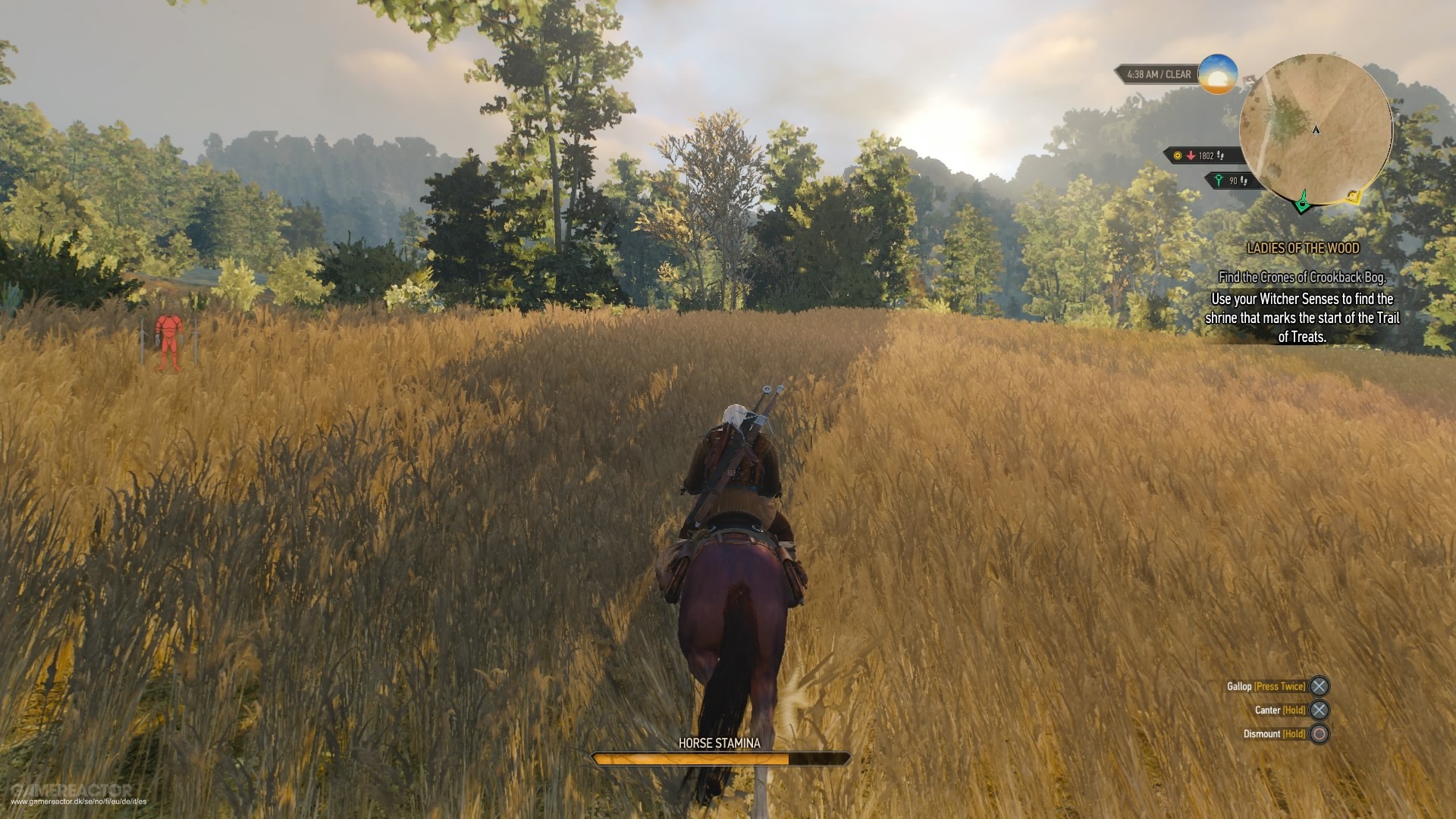
Task: Click the 4:38 AM / CLEAR time banner
Action: [x=1159, y=74]
